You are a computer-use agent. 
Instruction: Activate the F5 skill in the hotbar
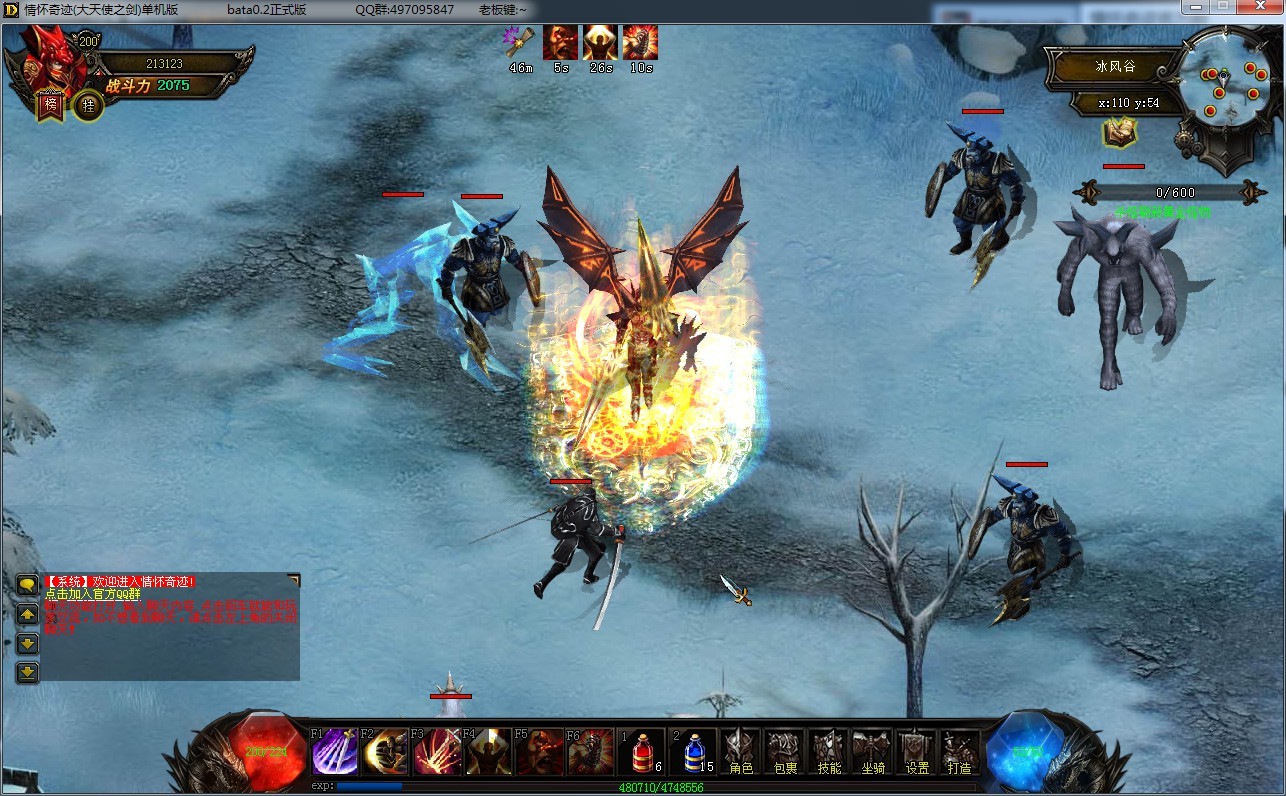click(539, 752)
